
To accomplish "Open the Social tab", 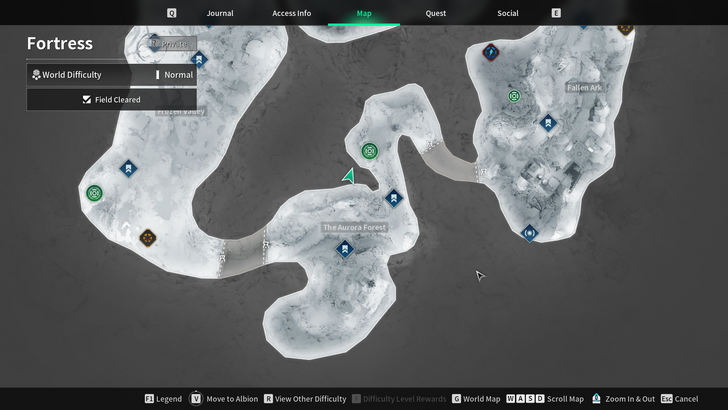I will 507,13.
